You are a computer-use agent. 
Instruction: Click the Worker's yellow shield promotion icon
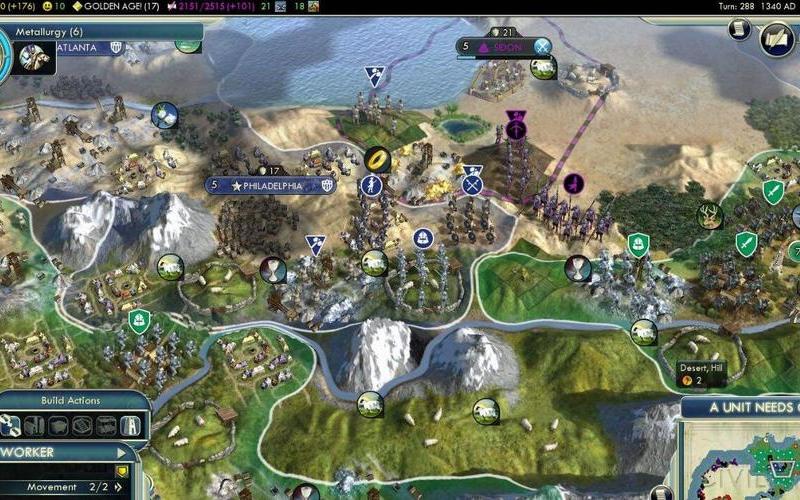(x=122, y=470)
